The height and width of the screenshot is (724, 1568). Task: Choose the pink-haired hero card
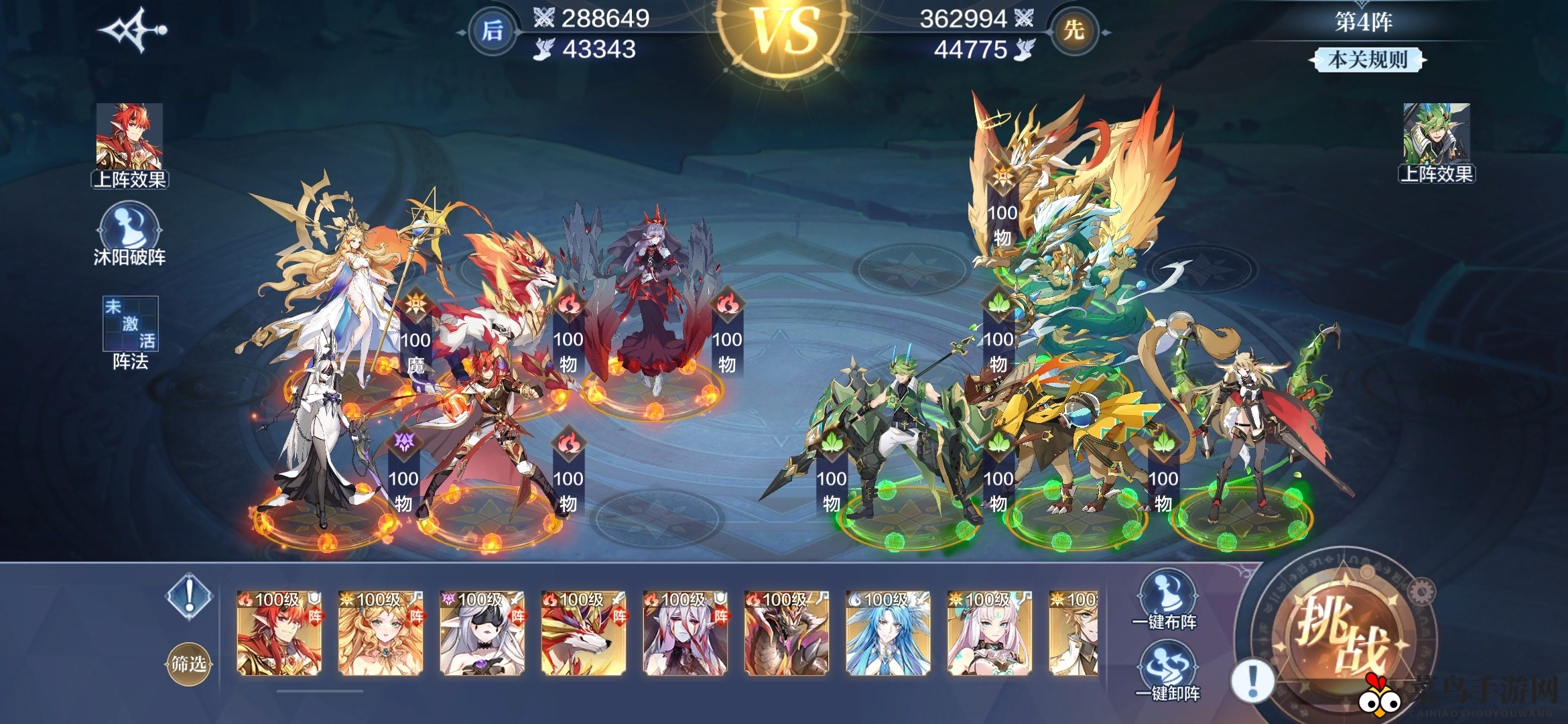coord(989,633)
